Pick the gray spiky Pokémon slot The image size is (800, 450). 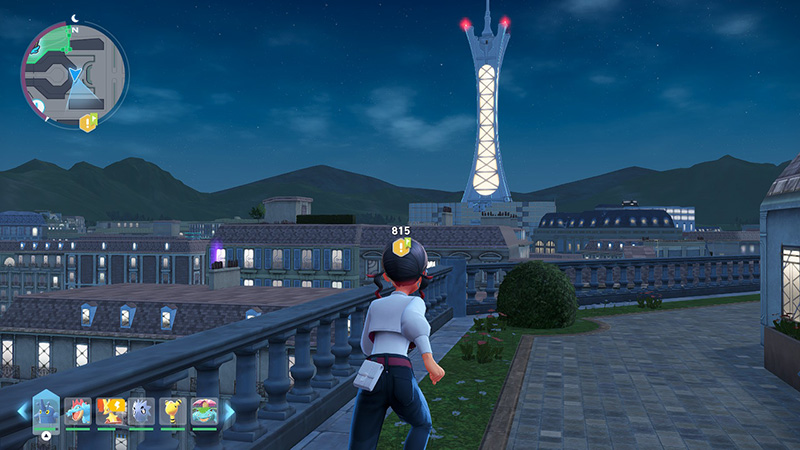[x=141, y=410]
